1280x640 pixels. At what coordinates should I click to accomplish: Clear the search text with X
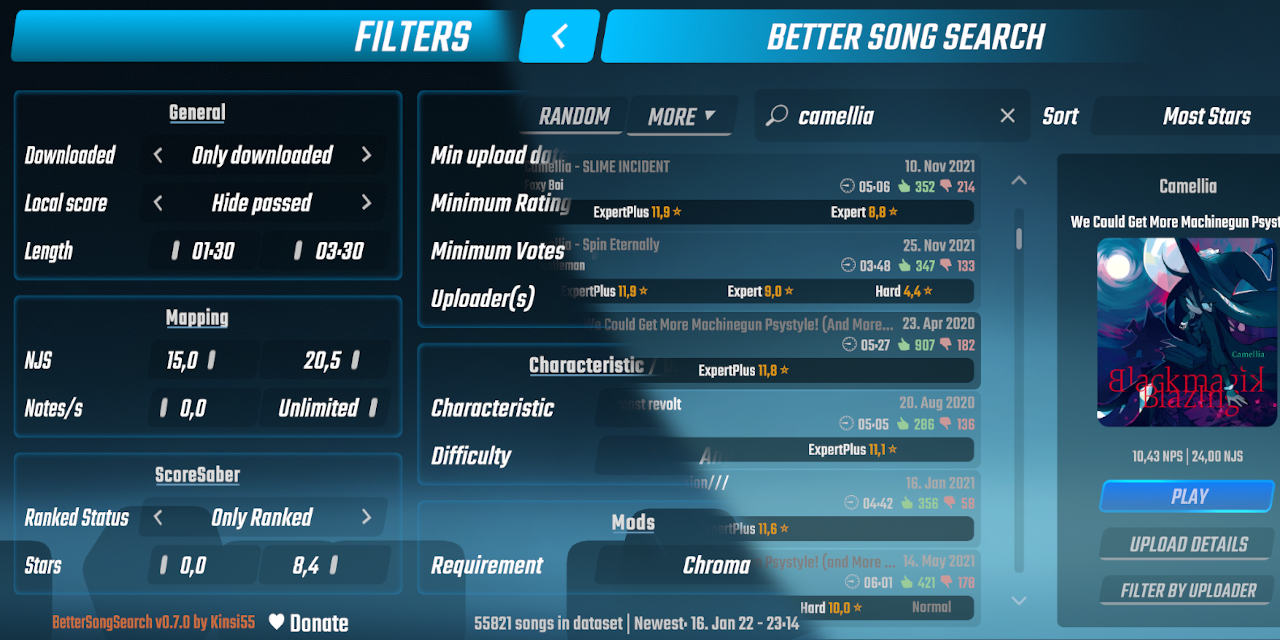pyautogui.click(x=1007, y=116)
